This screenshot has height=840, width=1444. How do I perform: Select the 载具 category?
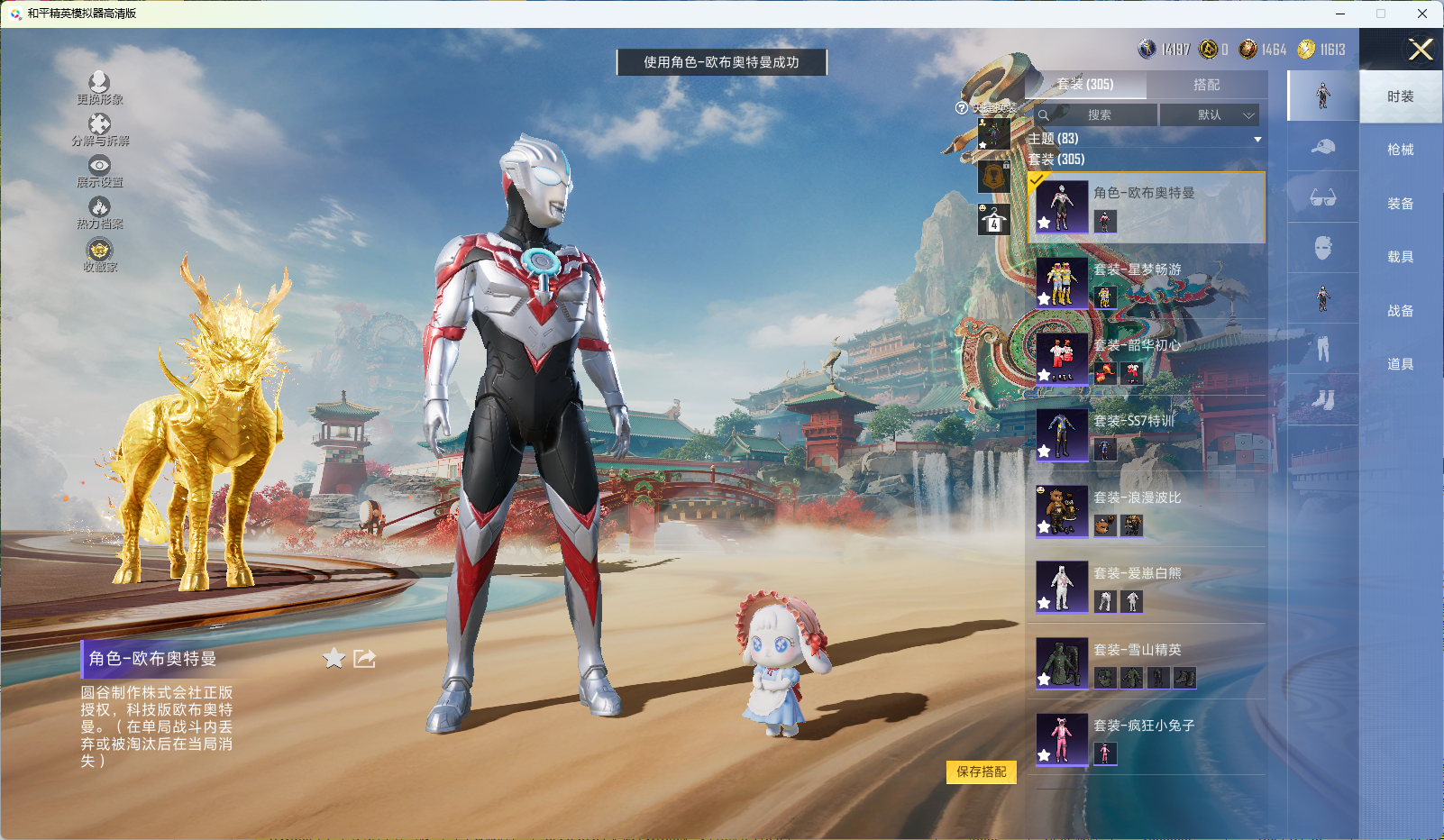[1400, 257]
